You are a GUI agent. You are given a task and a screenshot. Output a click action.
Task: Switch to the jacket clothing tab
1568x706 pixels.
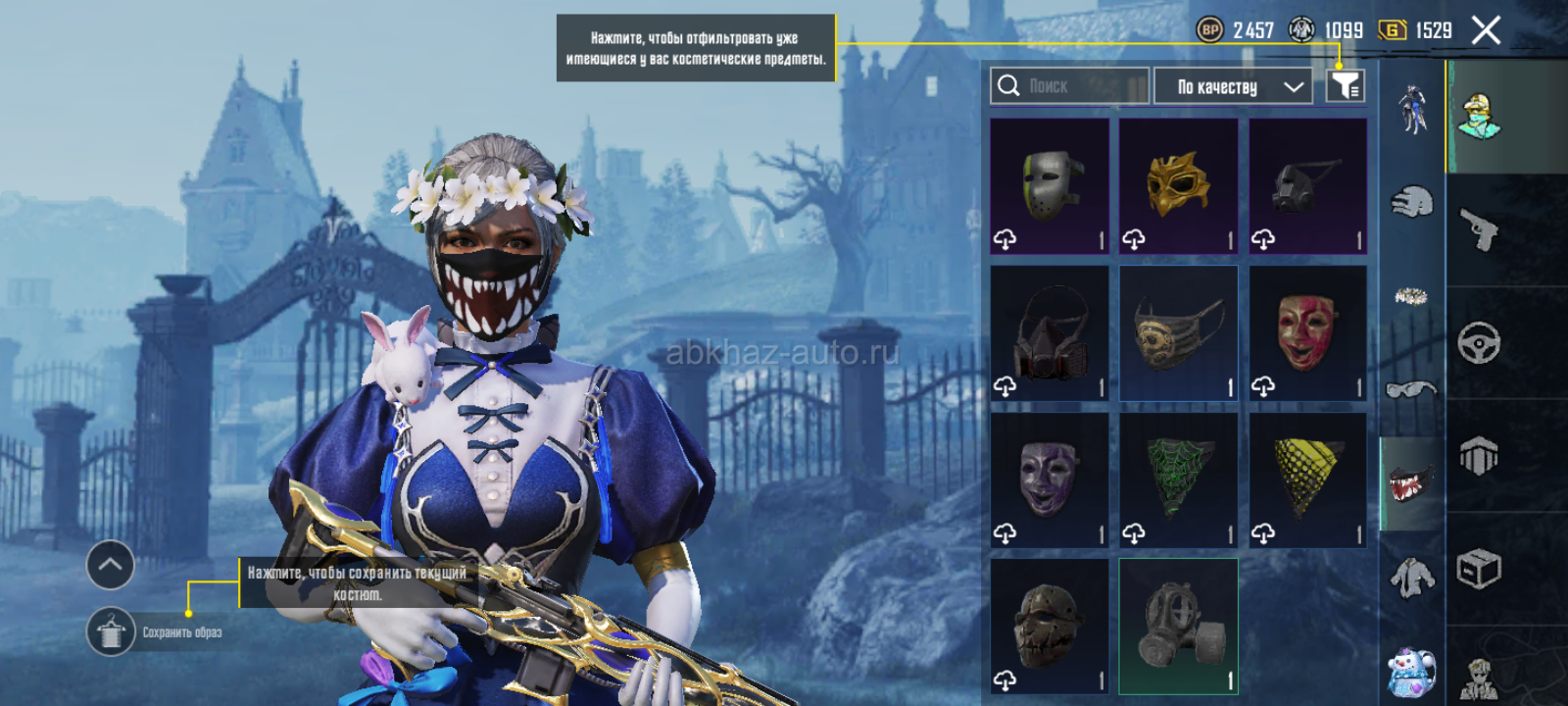(1411, 579)
